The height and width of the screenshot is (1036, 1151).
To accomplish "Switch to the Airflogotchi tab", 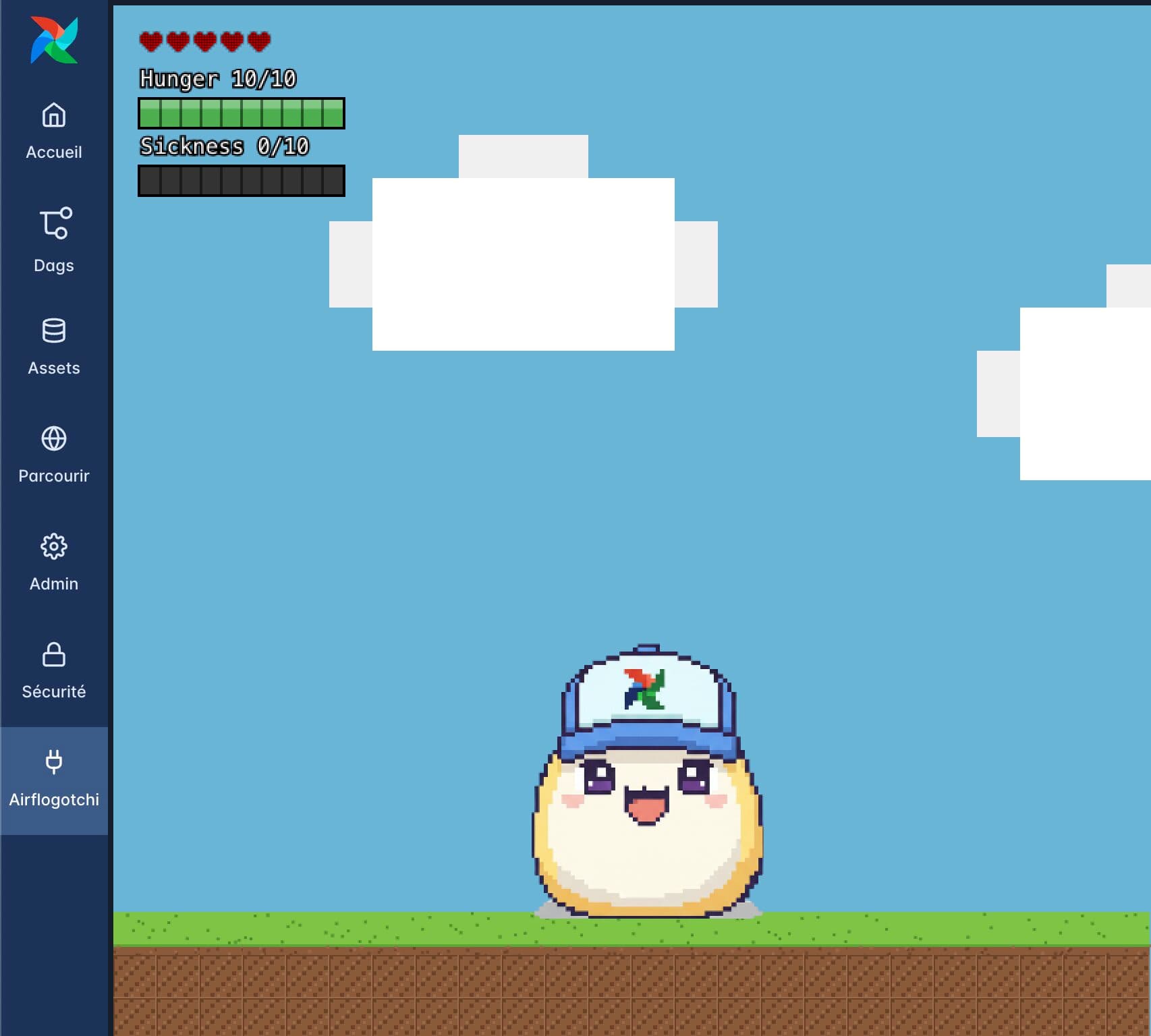I will click(x=54, y=800).
